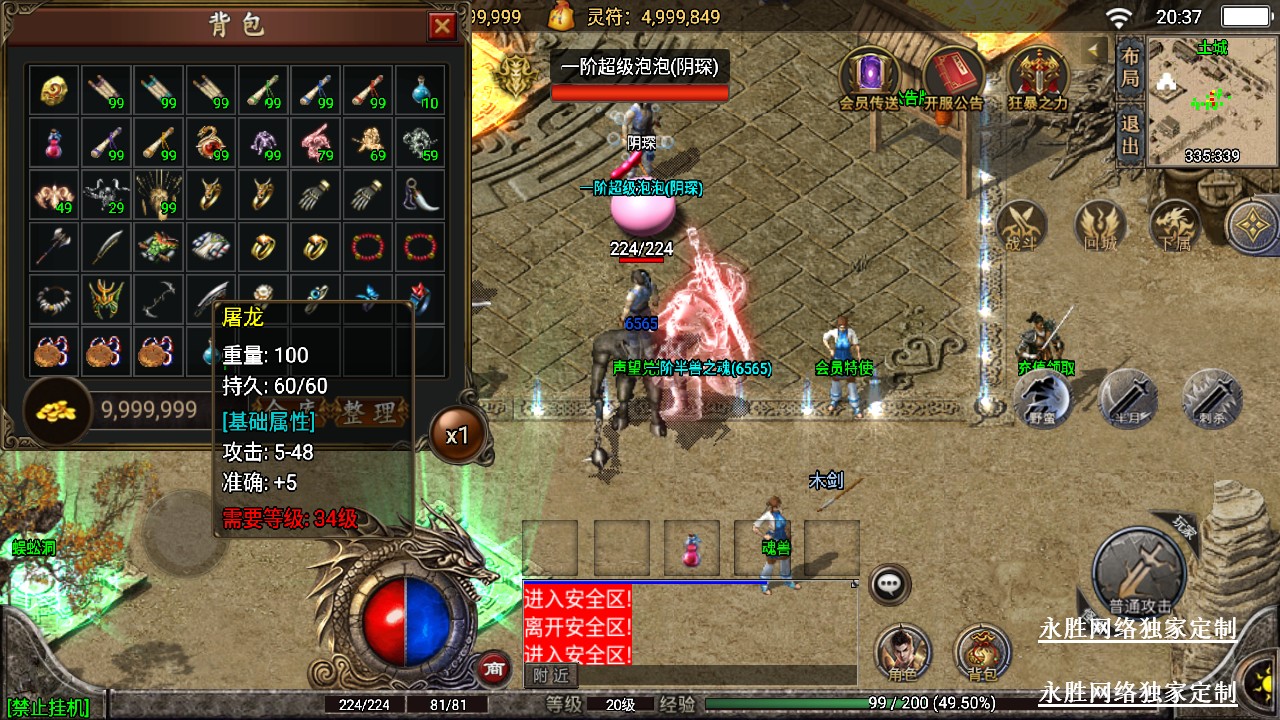Screen dimensions: 1280x720
Task: Toggle the 战斗 combat mode icon
Action: (1022, 225)
